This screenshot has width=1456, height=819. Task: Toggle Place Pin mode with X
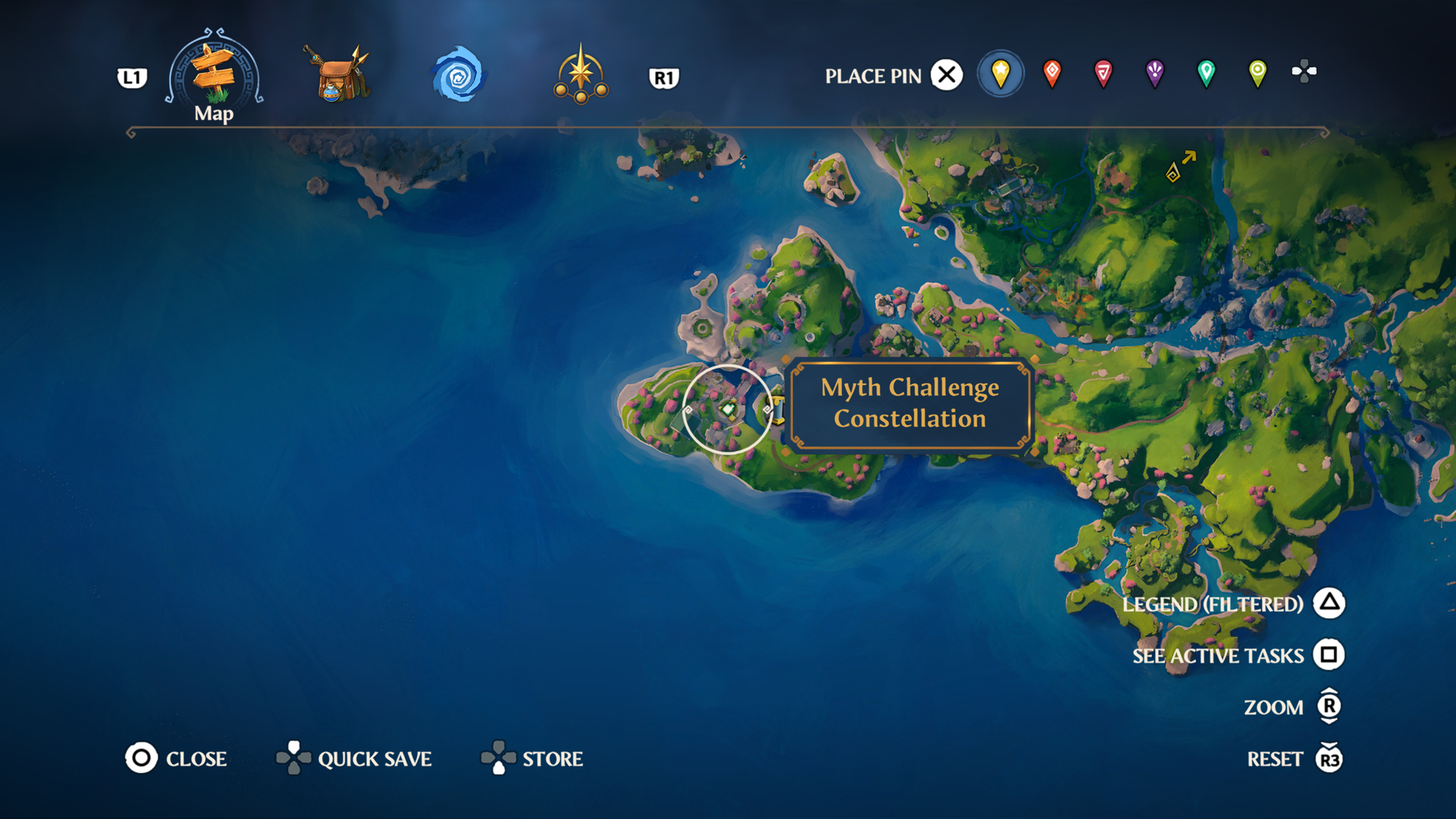(x=946, y=75)
